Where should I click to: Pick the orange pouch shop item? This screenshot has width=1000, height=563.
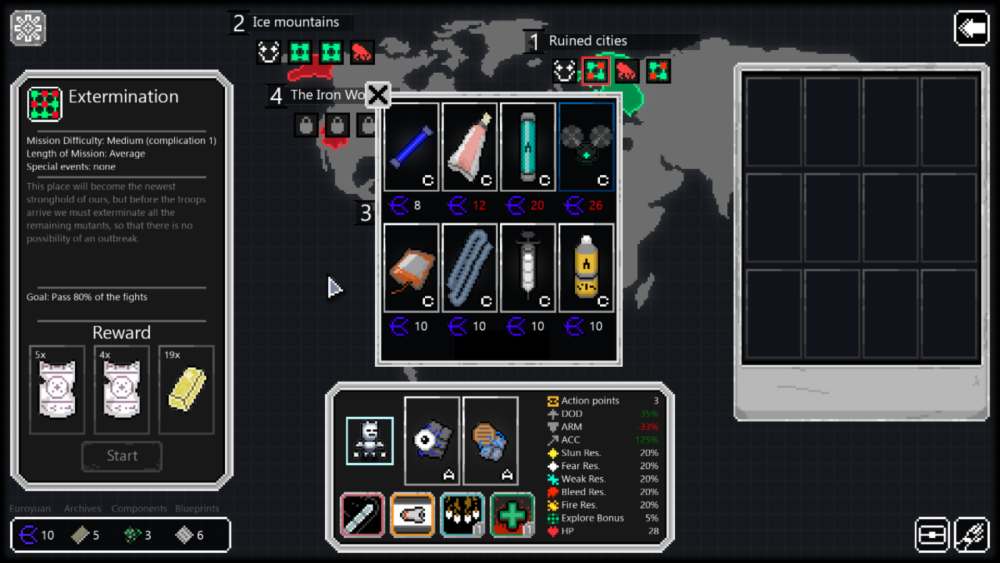pos(411,267)
